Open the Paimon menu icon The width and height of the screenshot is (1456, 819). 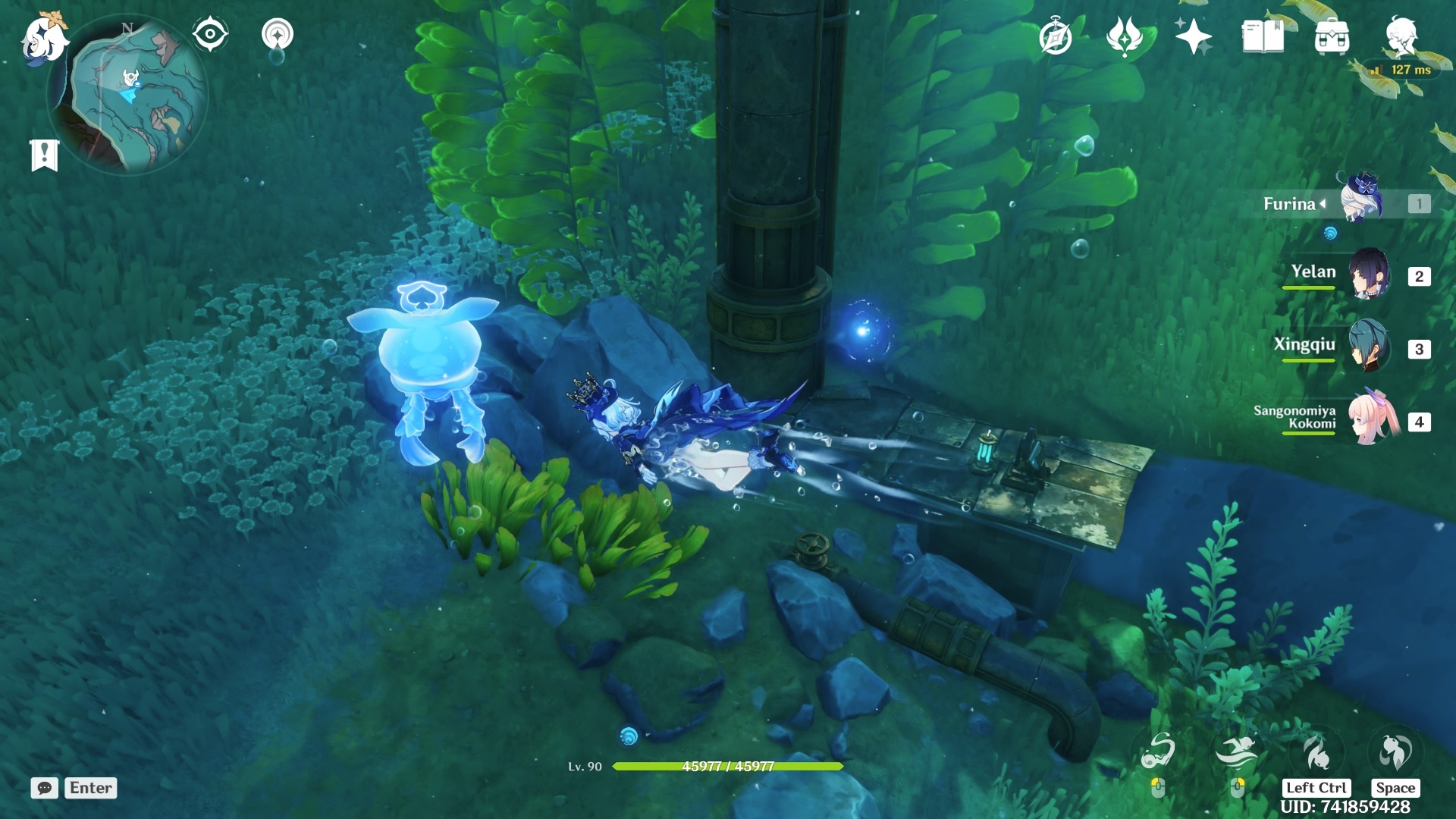(43, 38)
